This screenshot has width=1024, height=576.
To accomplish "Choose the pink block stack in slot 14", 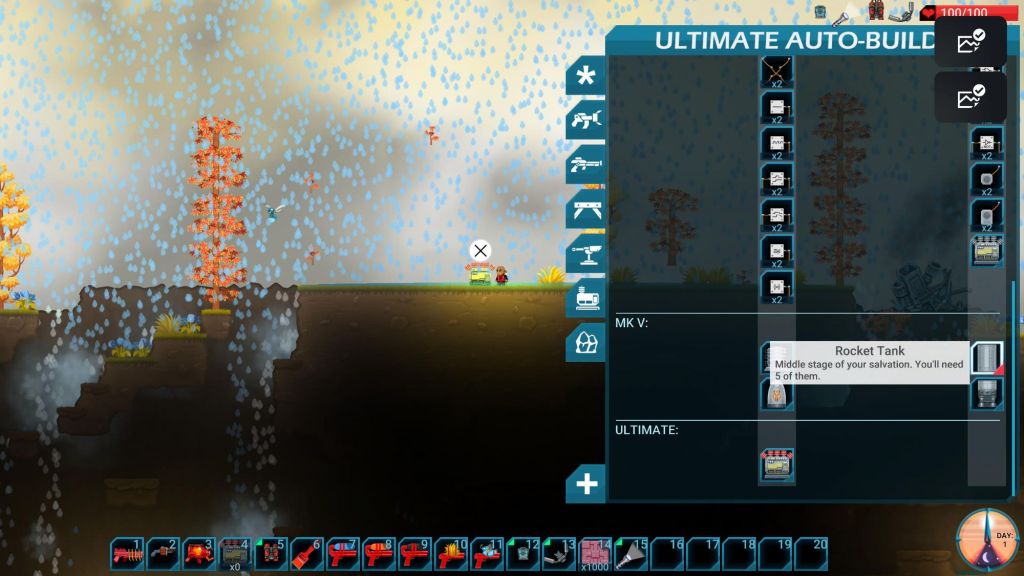I will pyautogui.click(x=596, y=553).
